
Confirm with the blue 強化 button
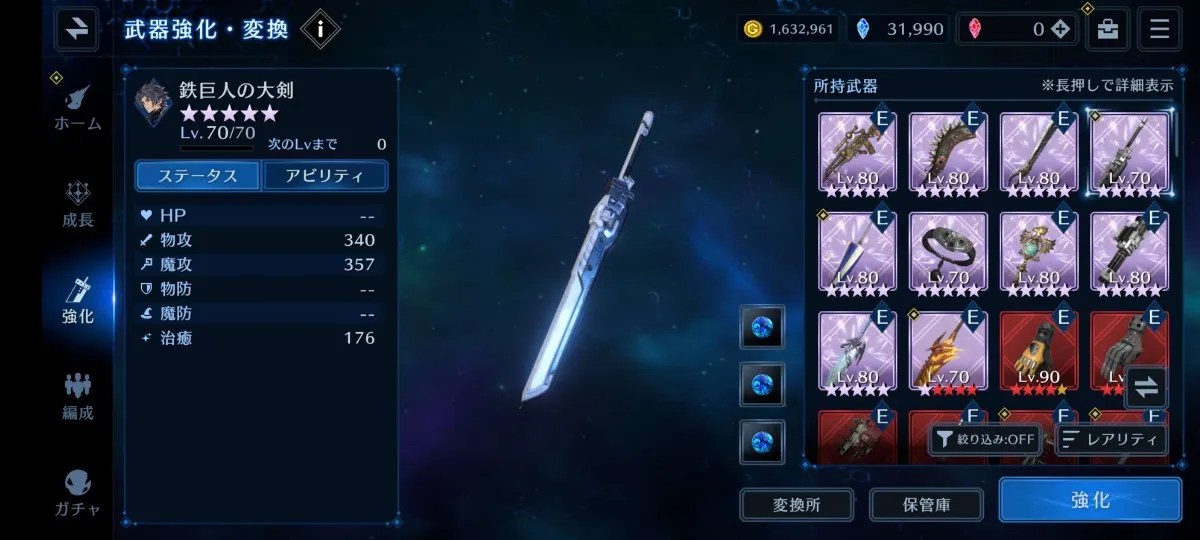coord(1090,500)
